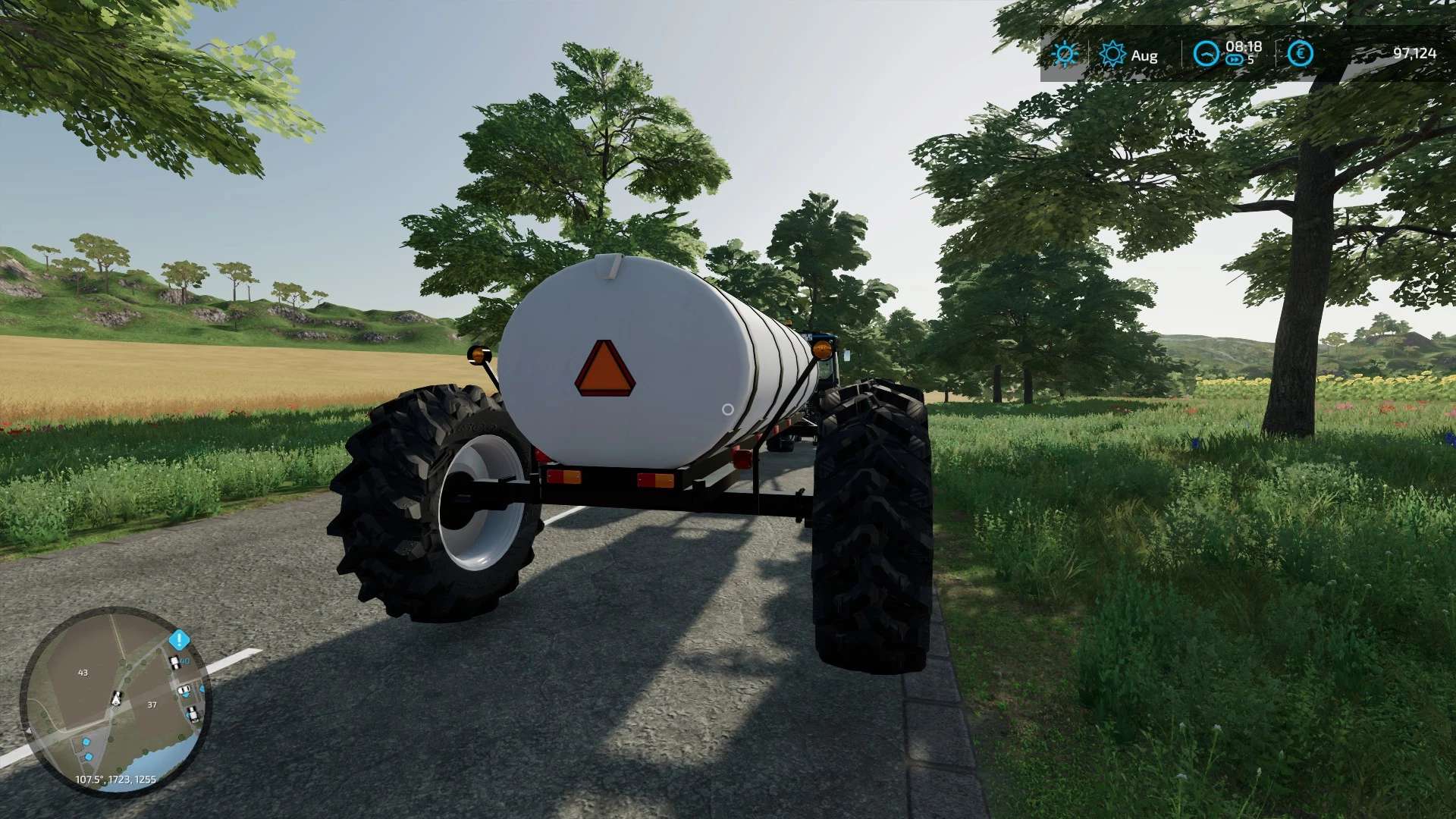Select field number 37 on the minimap
Image resolution: width=1456 pixels, height=819 pixels.
152,704
